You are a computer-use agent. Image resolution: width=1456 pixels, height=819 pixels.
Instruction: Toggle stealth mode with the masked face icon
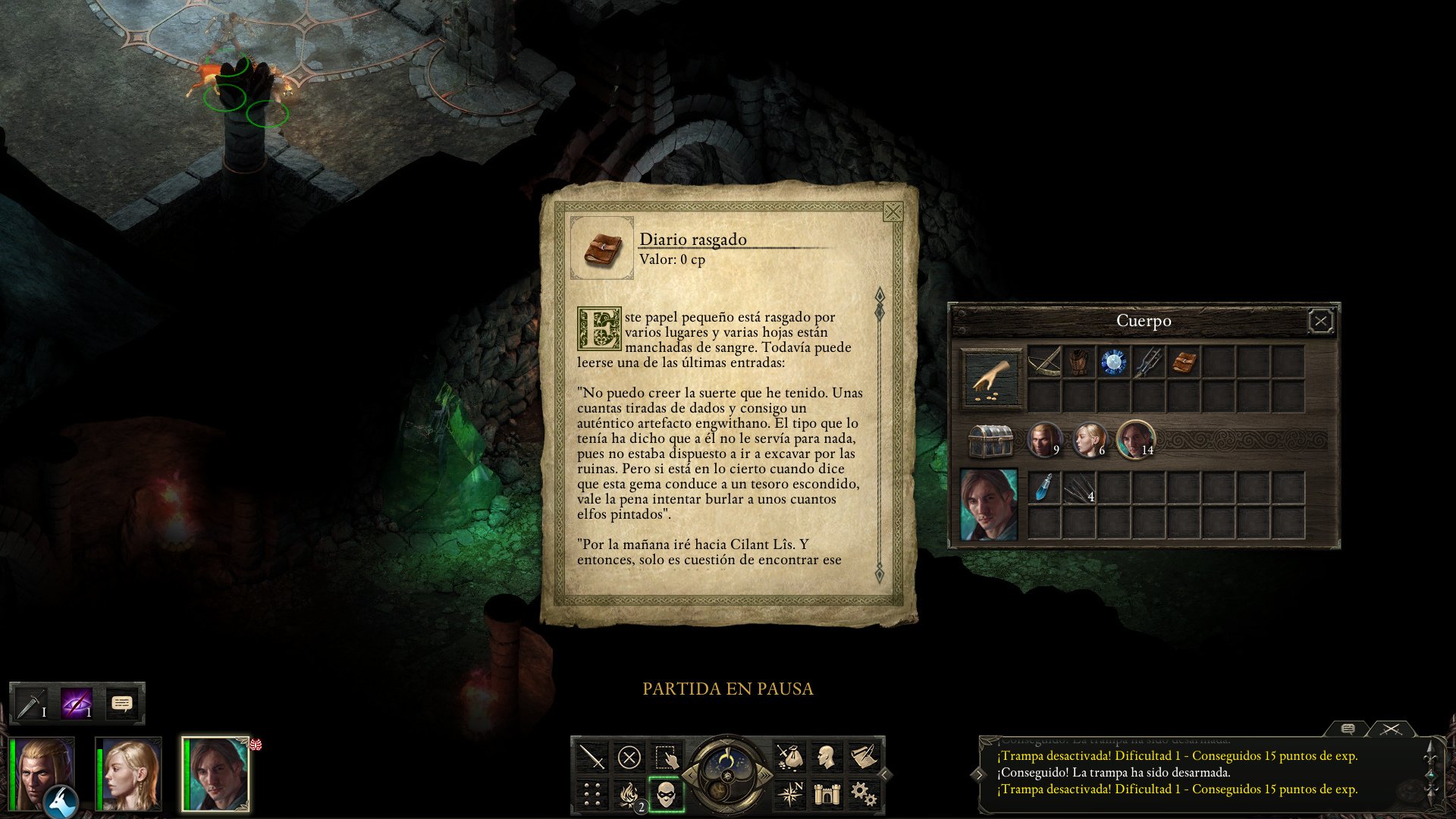[x=666, y=794]
